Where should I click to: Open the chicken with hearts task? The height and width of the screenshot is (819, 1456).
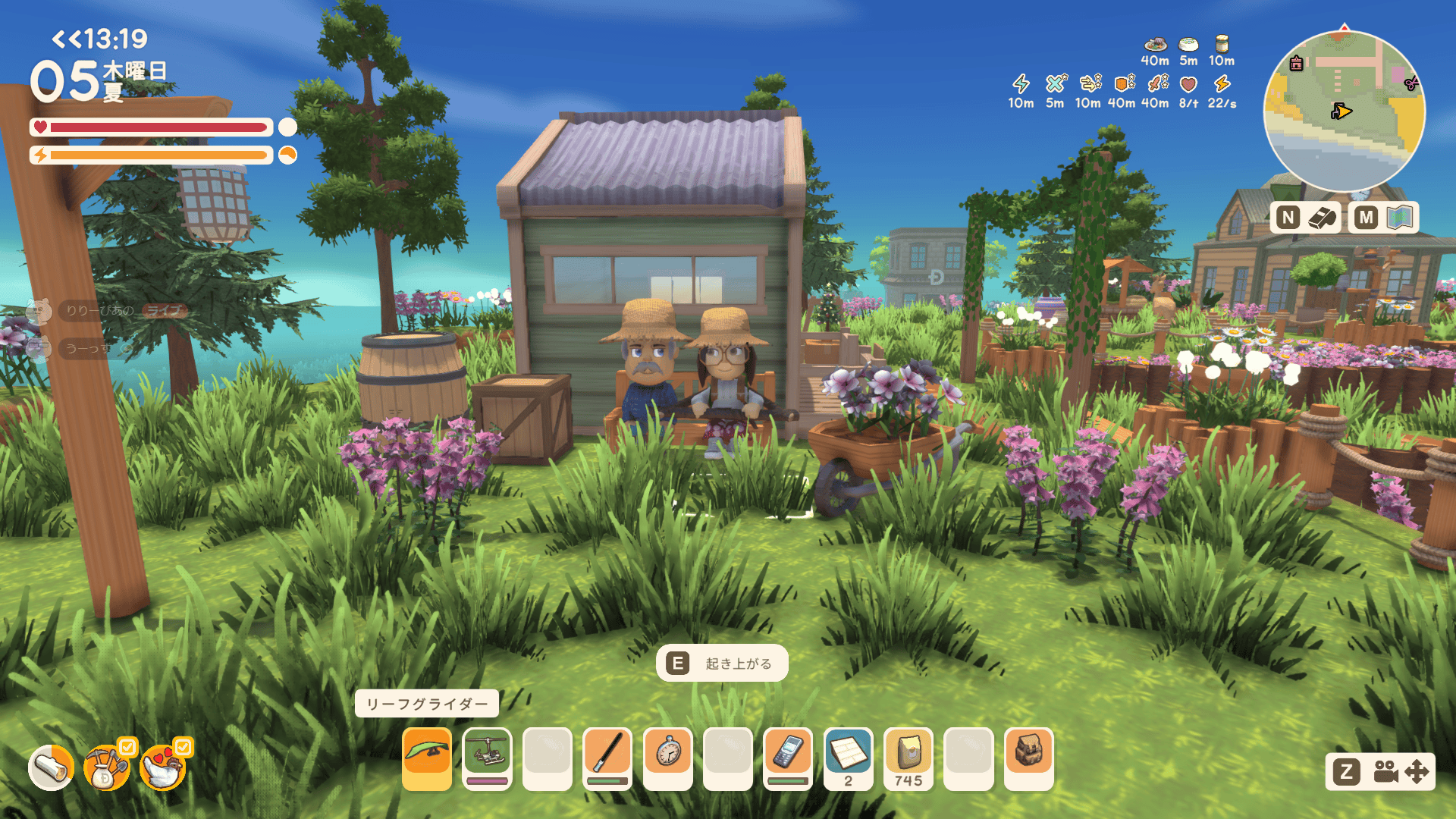coord(163,767)
